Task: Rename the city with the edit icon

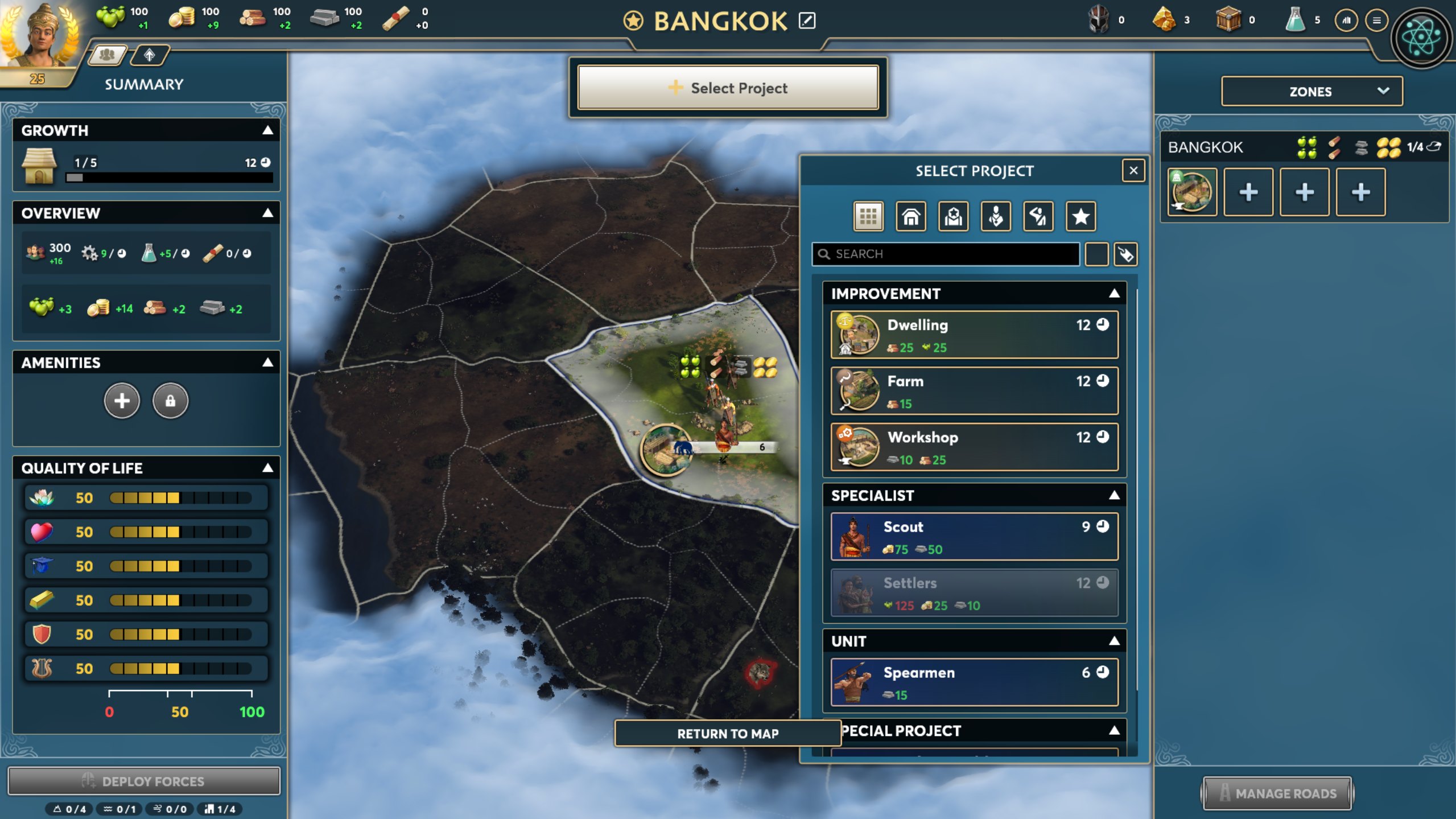Action: pos(807,21)
